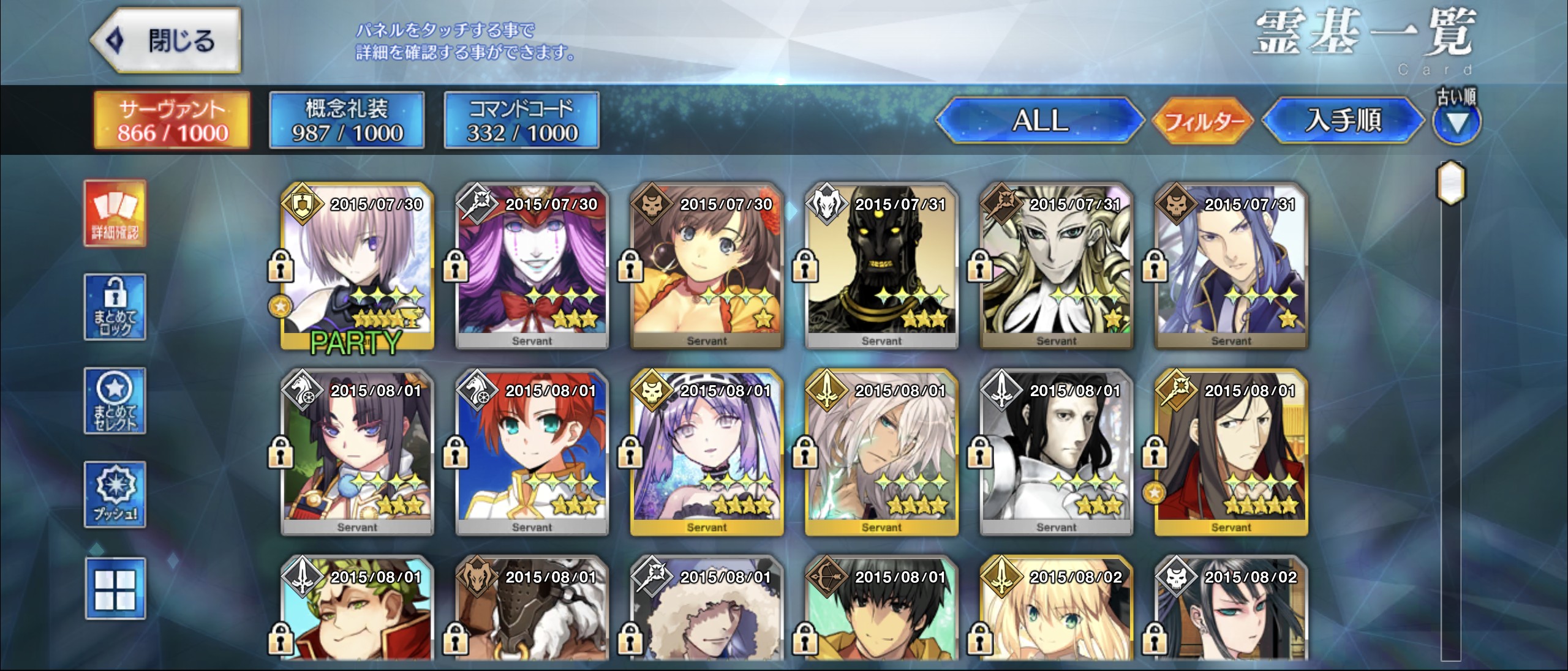Click the list scrollbar handle
The height and width of the screenshot is (671, 1568).
pyautogui.click(x=1450, y=182)
